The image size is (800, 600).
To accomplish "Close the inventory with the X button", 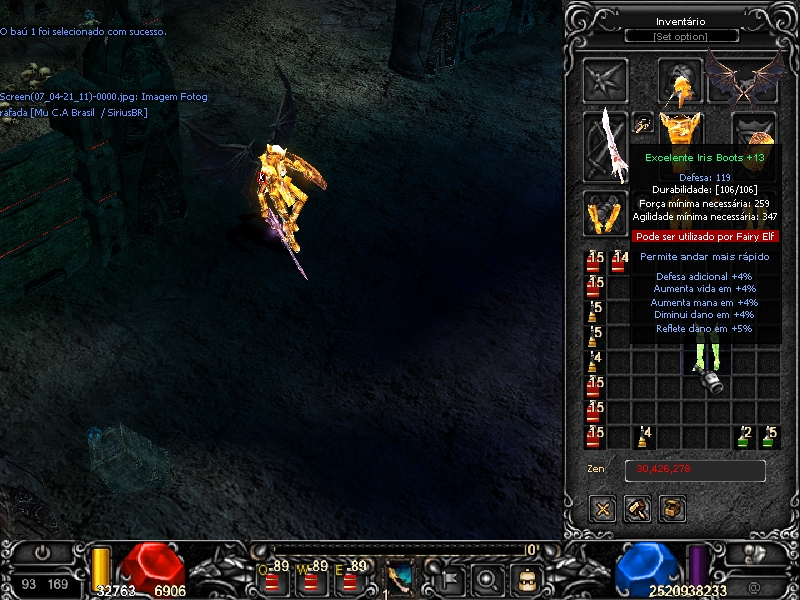I will [603, 508].
